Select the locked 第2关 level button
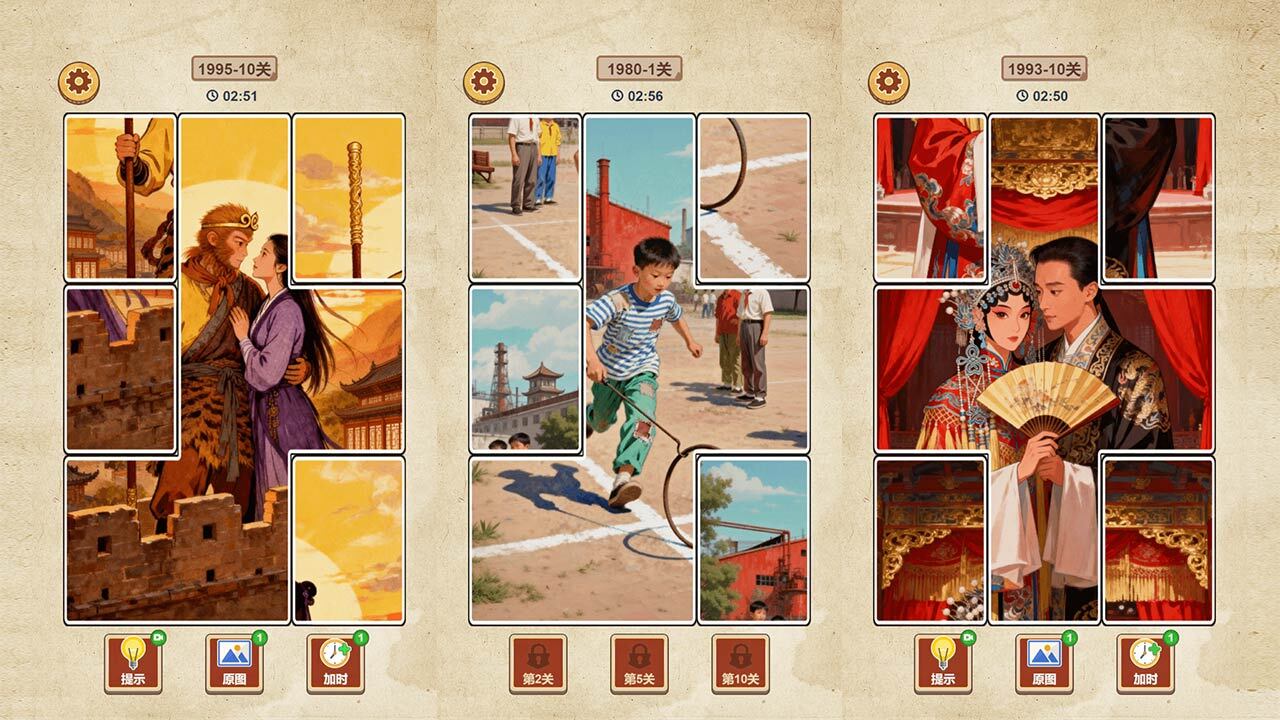 pos(538,664)
